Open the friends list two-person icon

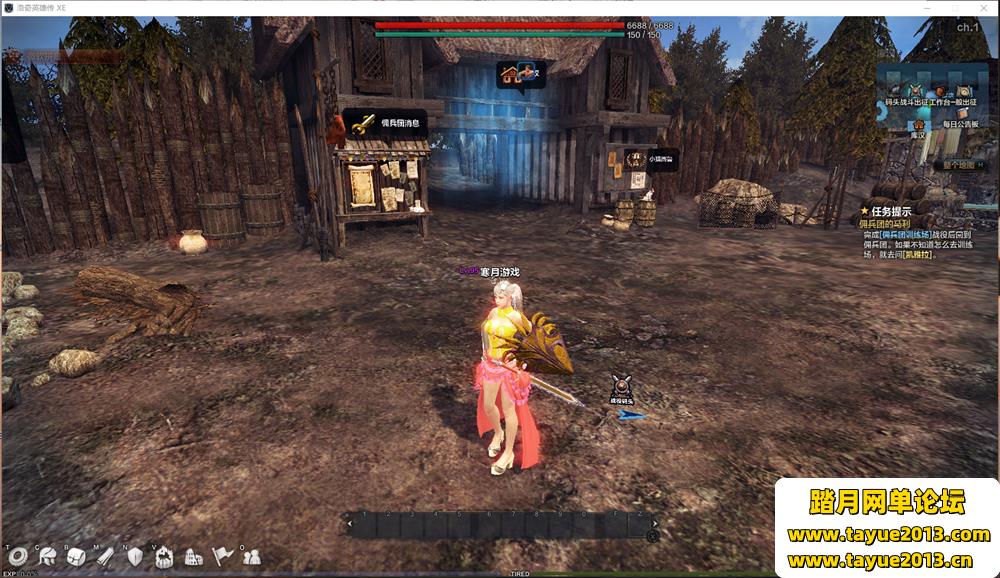point(251,557)
